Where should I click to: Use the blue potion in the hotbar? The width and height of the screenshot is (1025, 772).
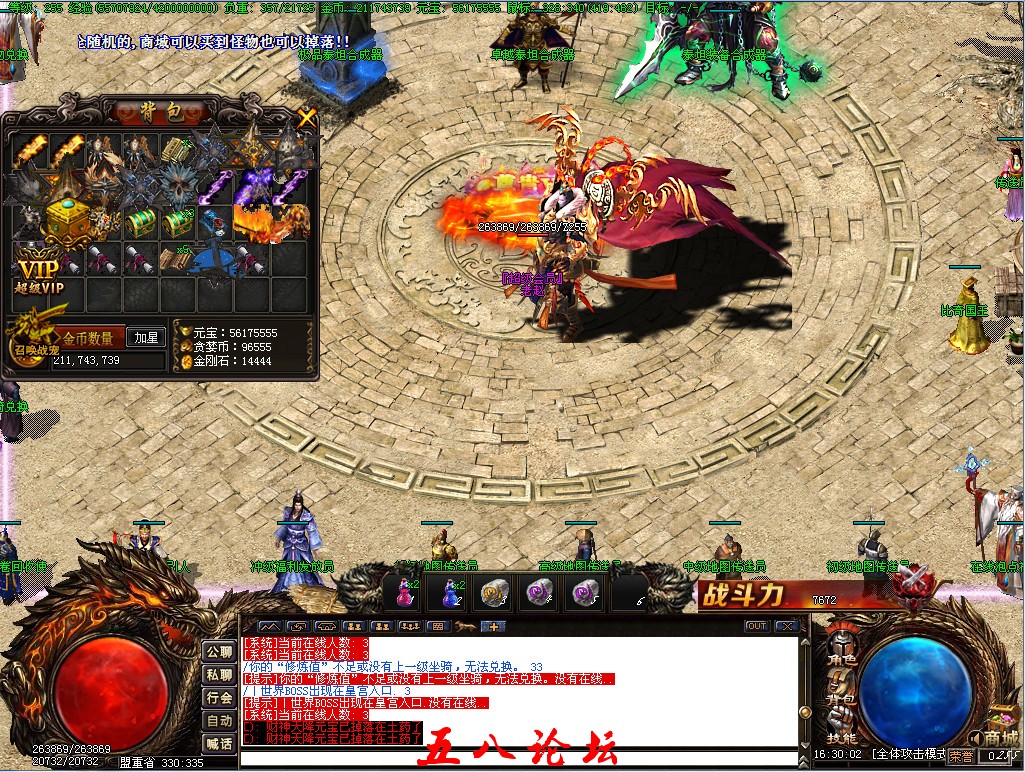pos(449,592)
